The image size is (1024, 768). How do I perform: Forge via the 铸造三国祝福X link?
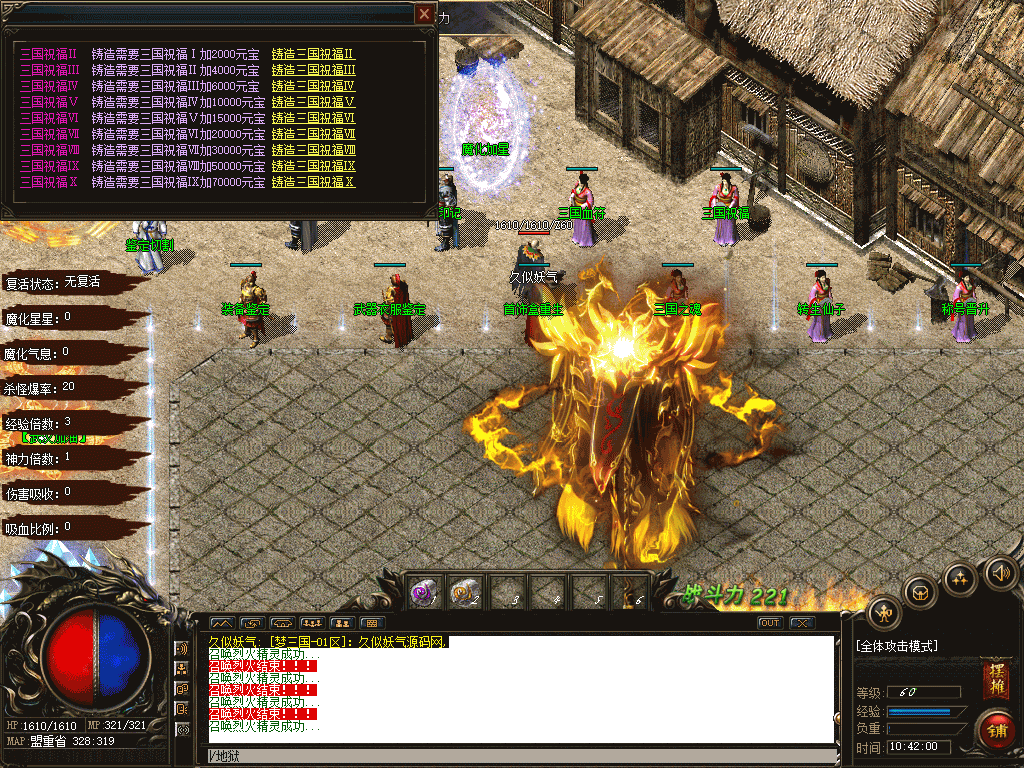[313, 182]
